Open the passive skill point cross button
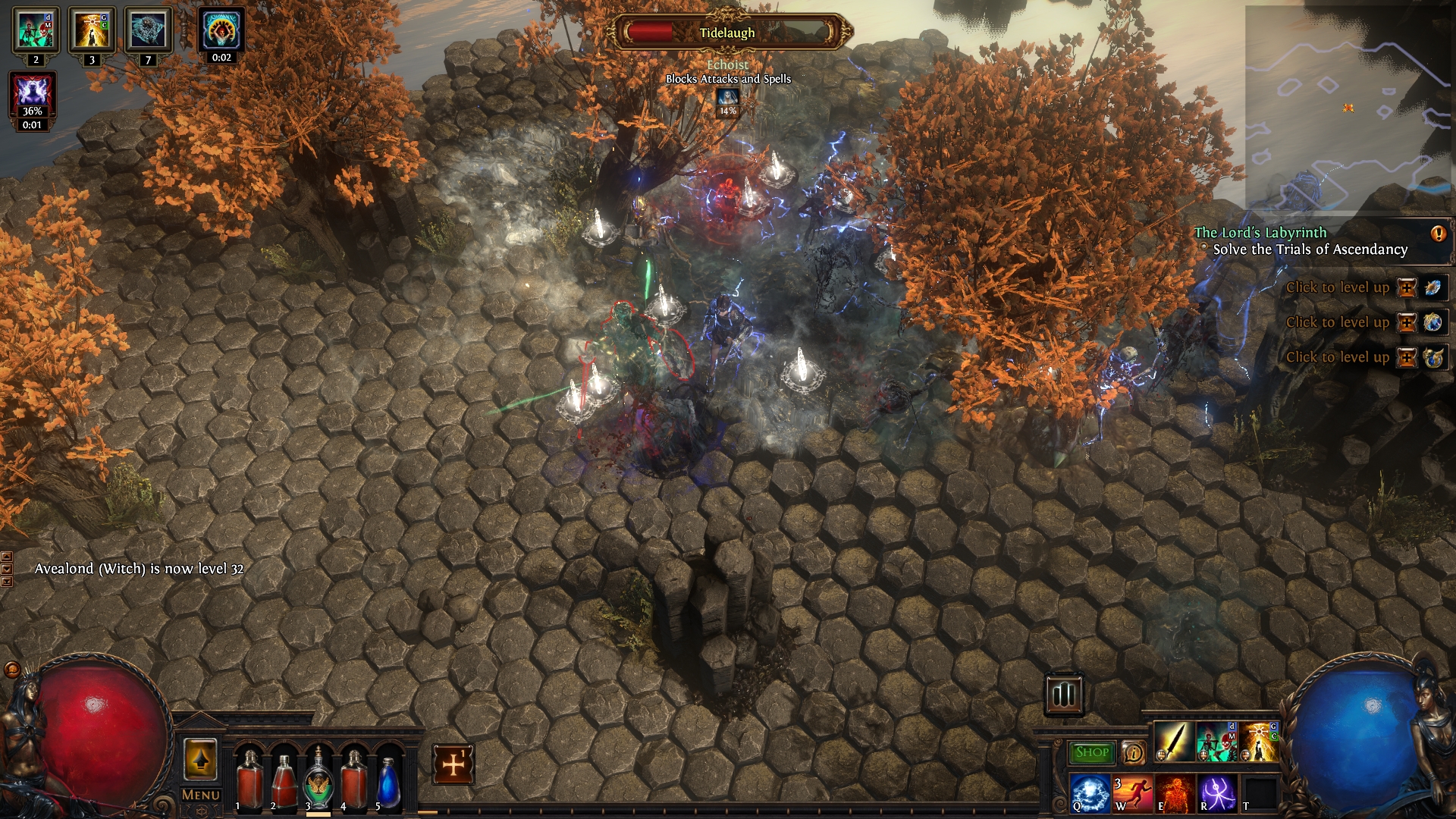 tap(453, 764)
